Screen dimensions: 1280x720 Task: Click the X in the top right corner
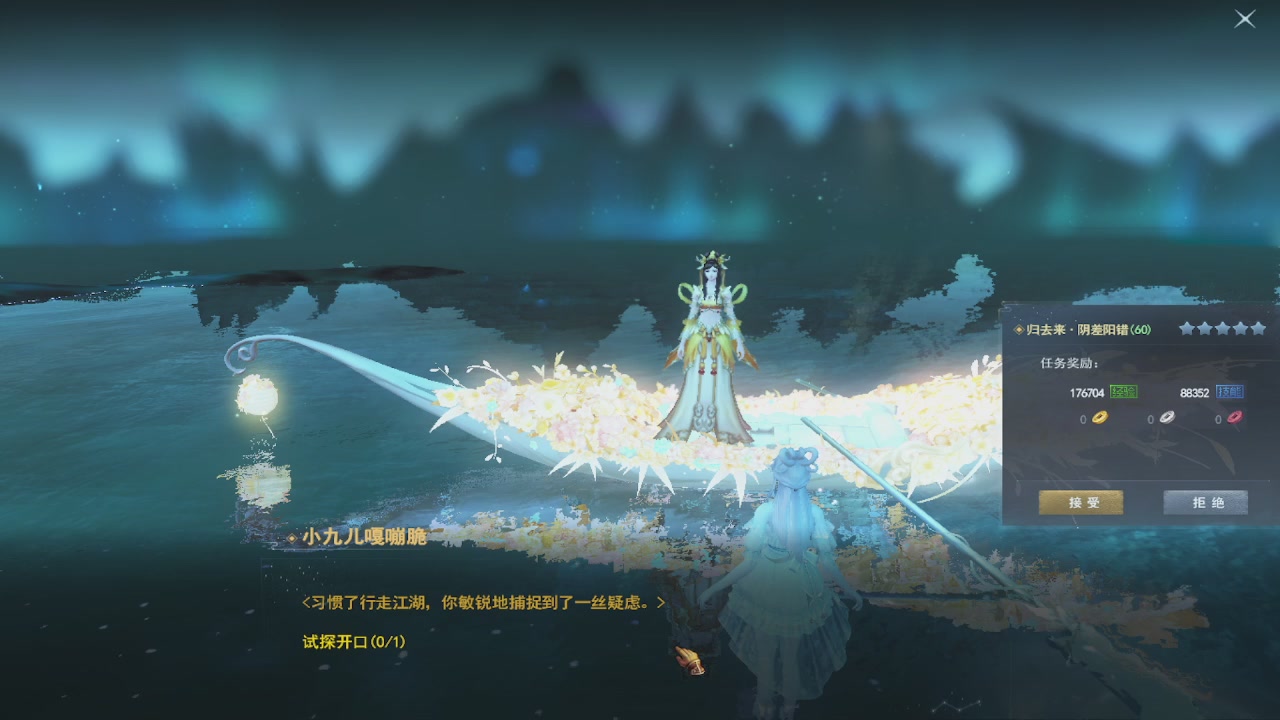click(x=1243, y=18)
